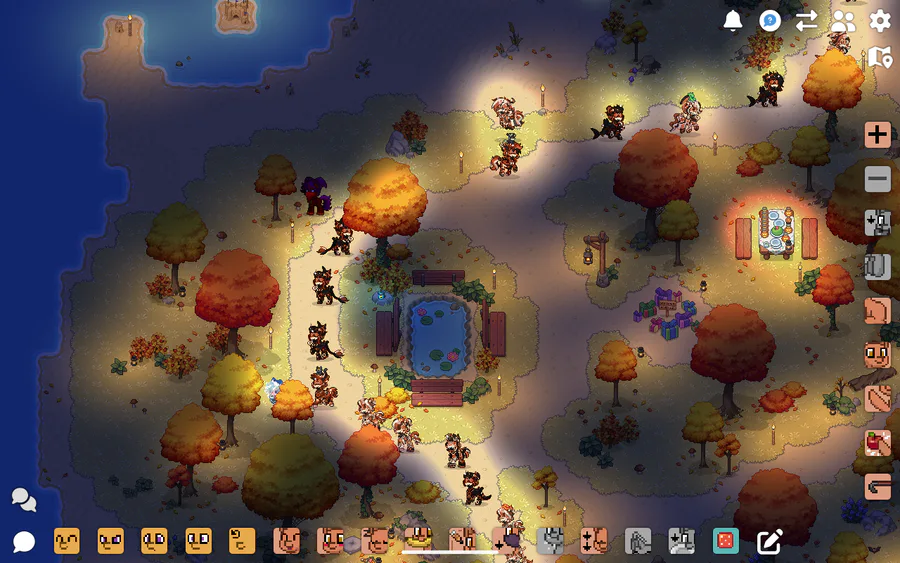Roll the red dice button
This screenshot has width=900, height=563.
pos(725,541)
